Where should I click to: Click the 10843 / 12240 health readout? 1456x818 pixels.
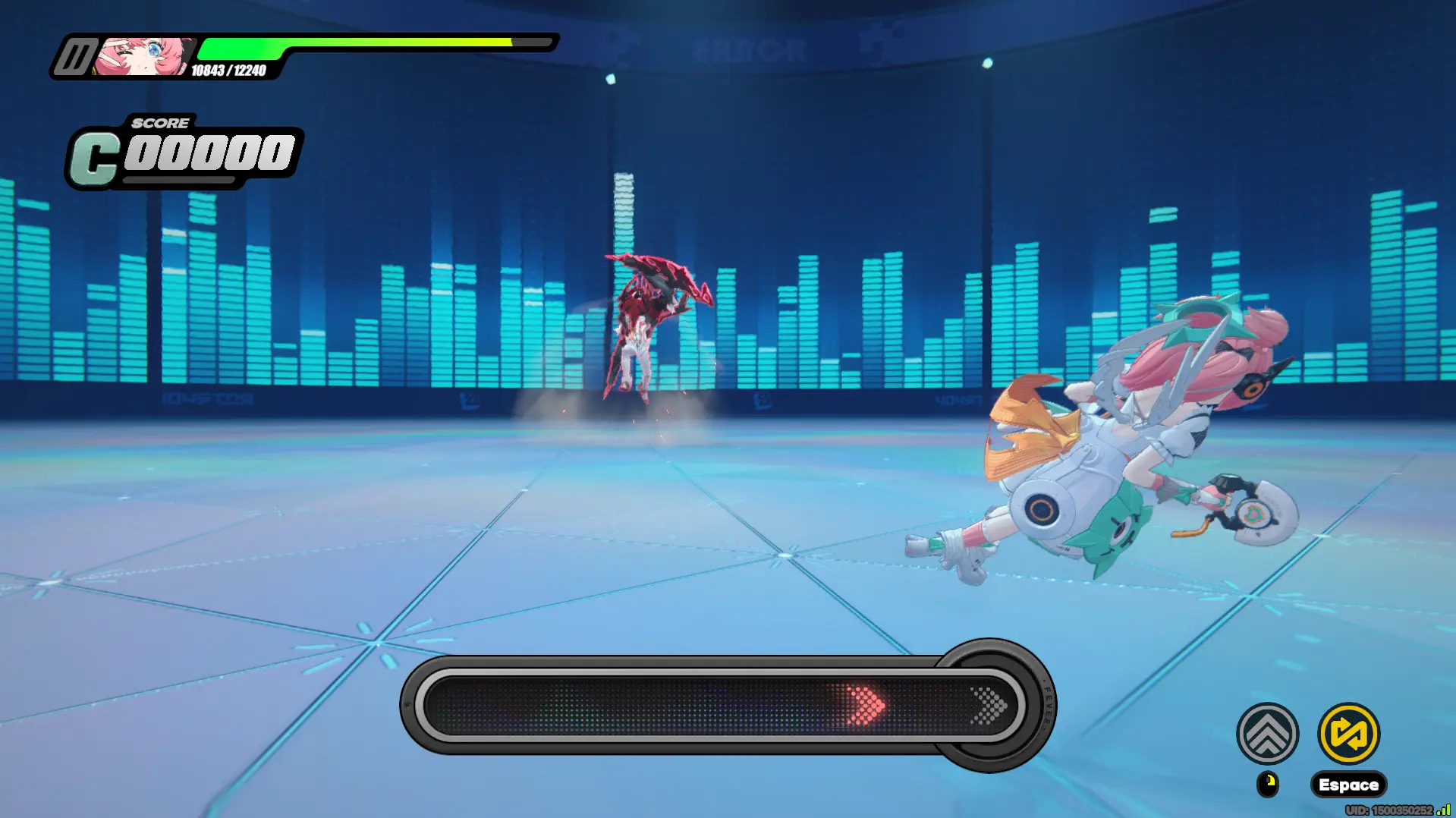228,71
